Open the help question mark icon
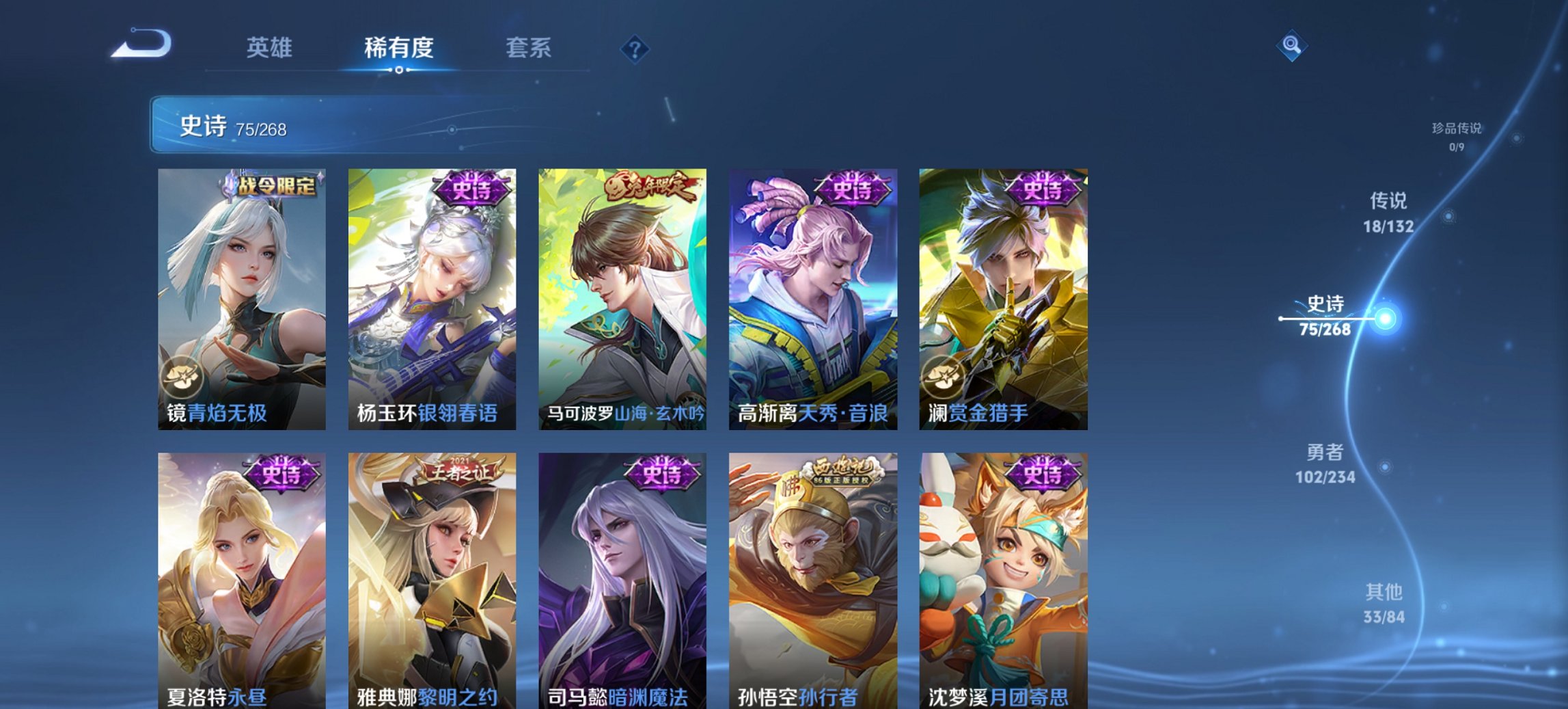The width and height of the screenshot is (1568, 709). 635,48
